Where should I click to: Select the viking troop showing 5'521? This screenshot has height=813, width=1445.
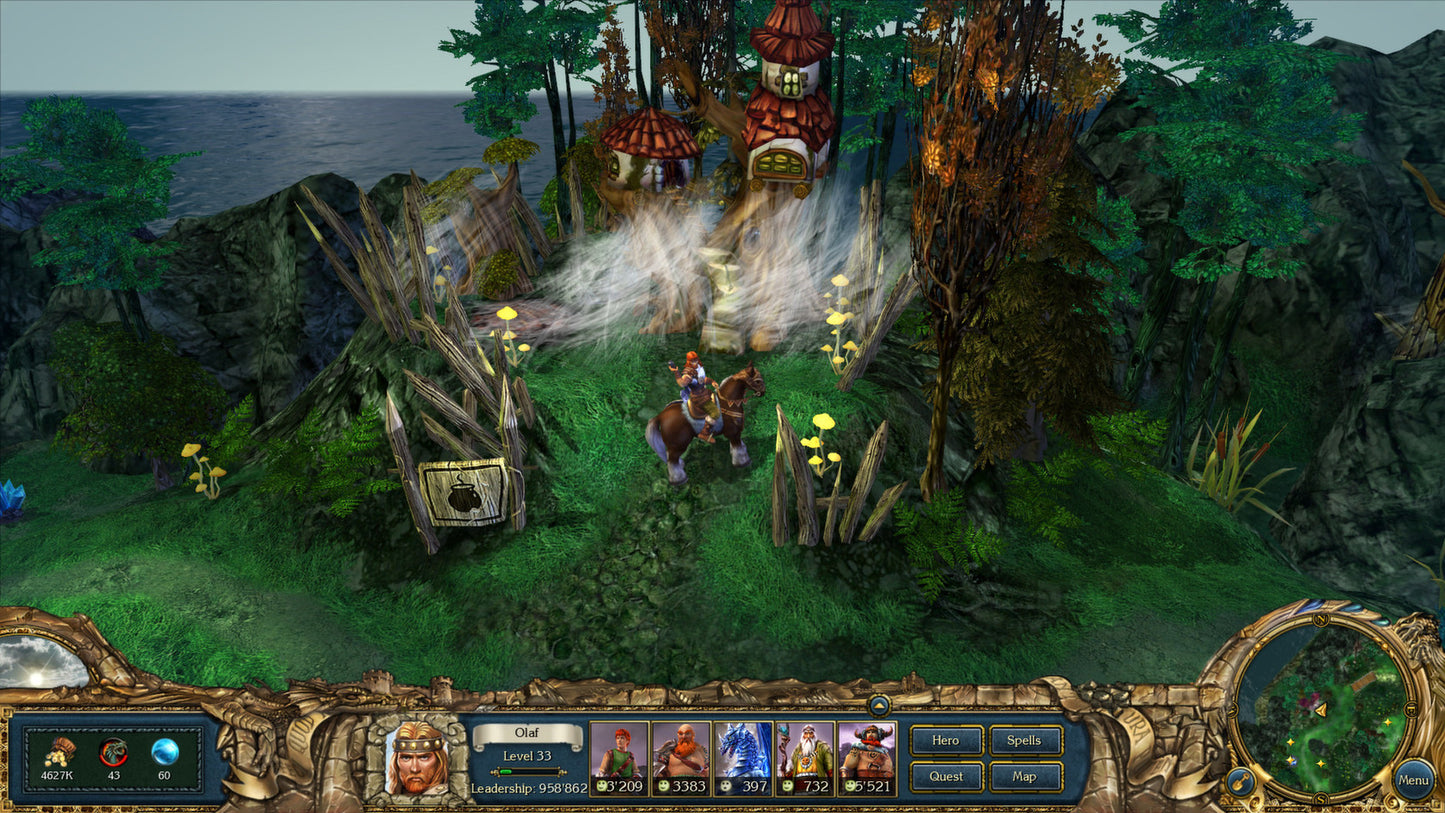click(868, 753)
